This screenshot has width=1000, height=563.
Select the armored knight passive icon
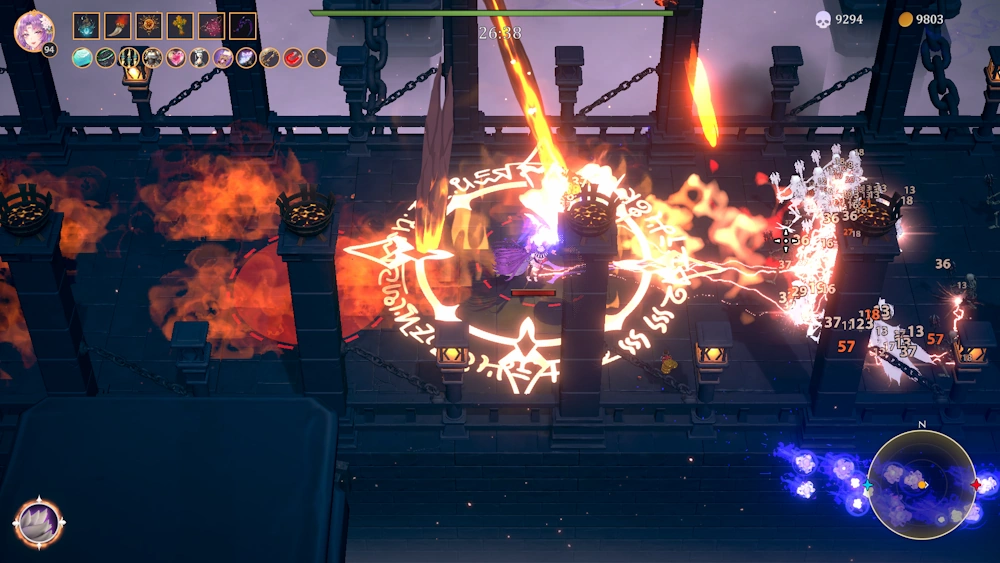coord(152,58)
